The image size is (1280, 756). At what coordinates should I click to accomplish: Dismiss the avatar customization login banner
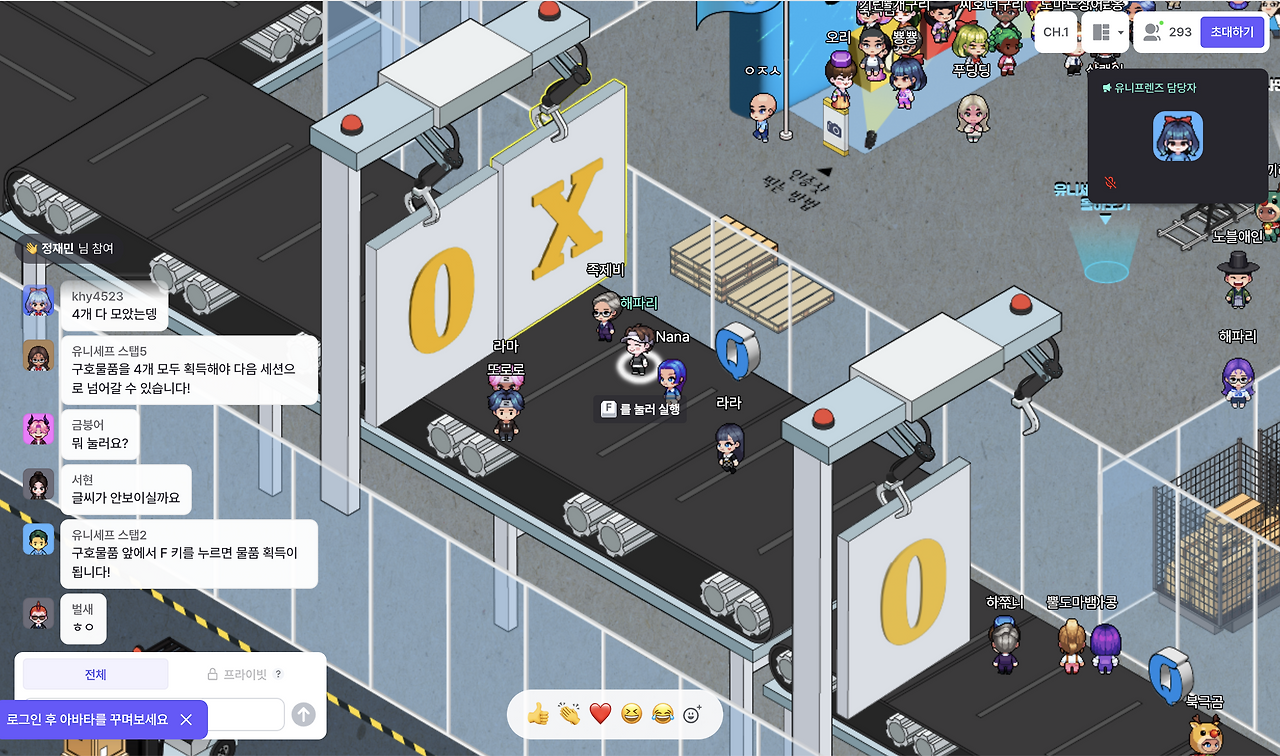185,719
